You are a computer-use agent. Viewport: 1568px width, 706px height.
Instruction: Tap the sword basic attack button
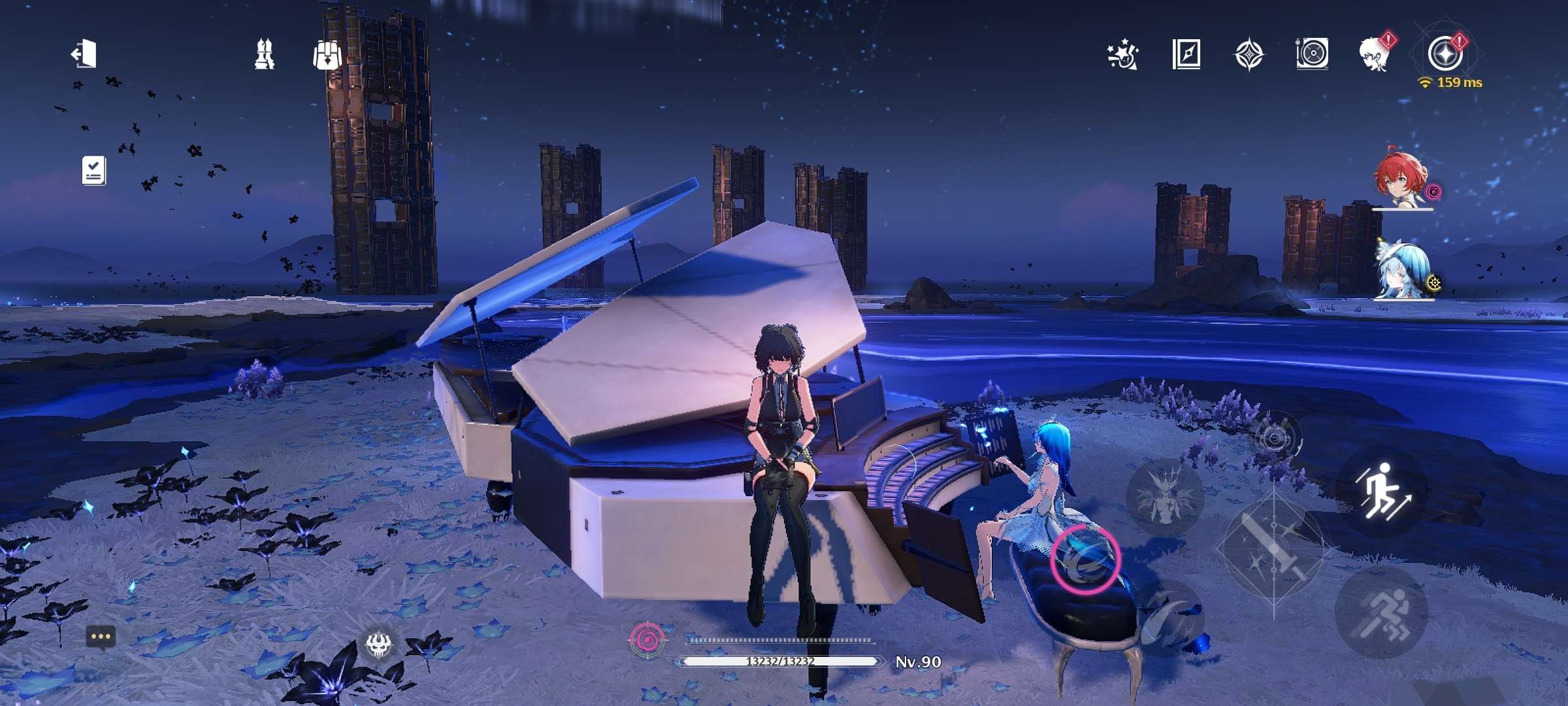[1274, 548]
